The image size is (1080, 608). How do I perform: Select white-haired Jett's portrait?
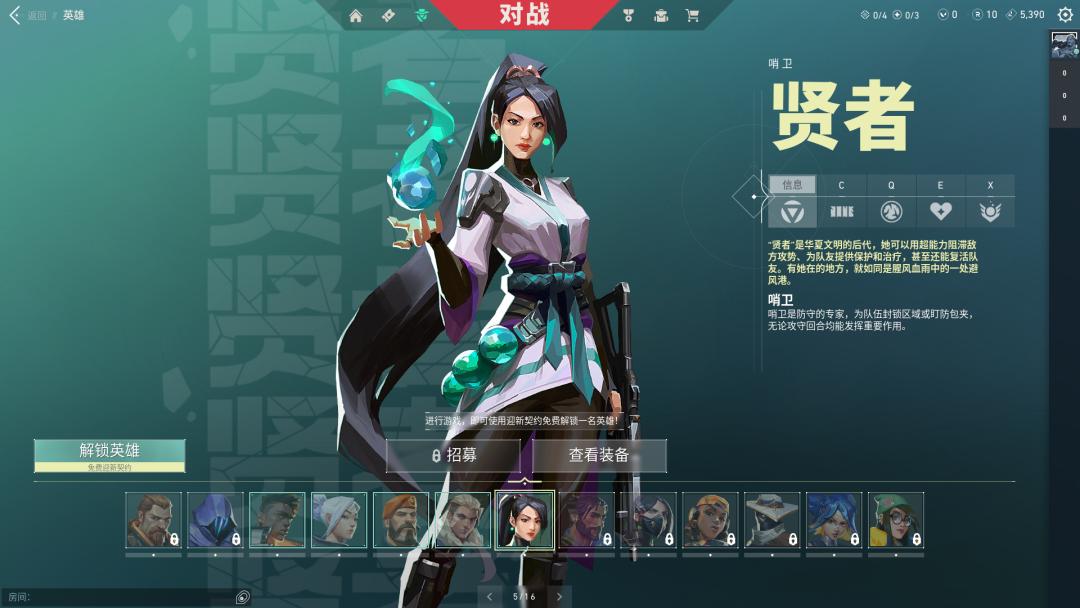click(x=339, y=520)
